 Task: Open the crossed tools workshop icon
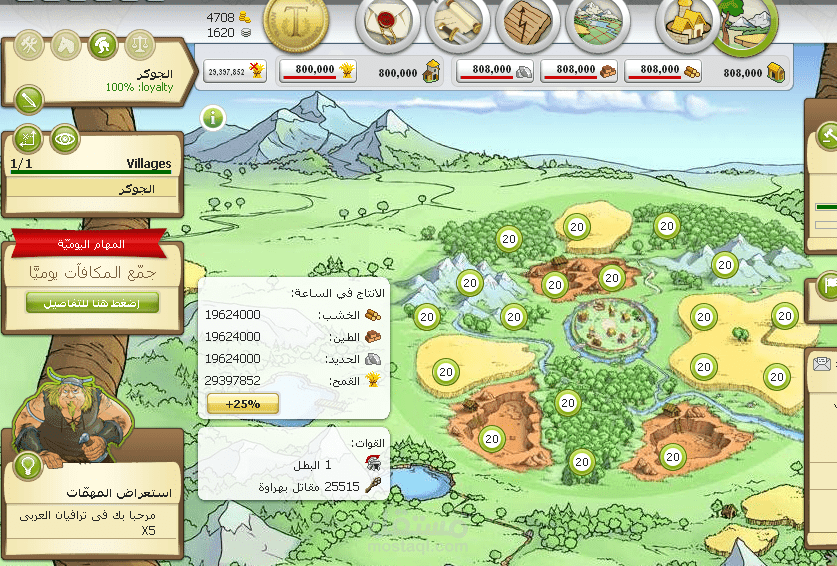[x=30, y=45]
